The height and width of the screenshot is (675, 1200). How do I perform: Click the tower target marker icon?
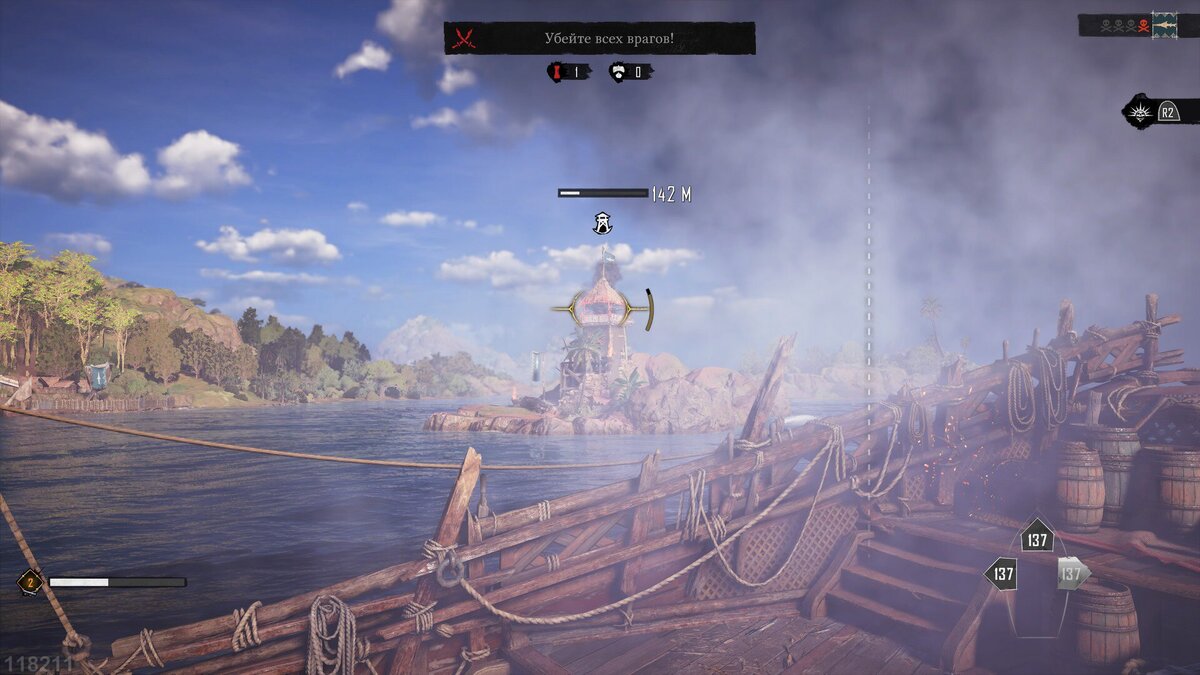click(x=602, y=224)
